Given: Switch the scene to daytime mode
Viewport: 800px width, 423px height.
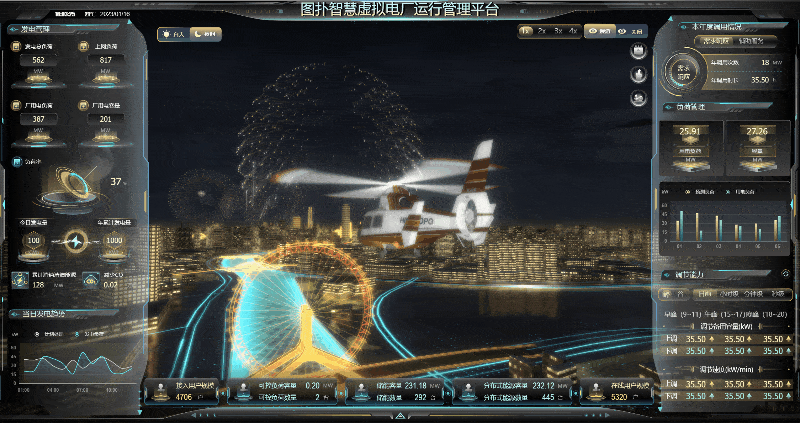Looking at the screenshot, I should (x=175, y=34).
